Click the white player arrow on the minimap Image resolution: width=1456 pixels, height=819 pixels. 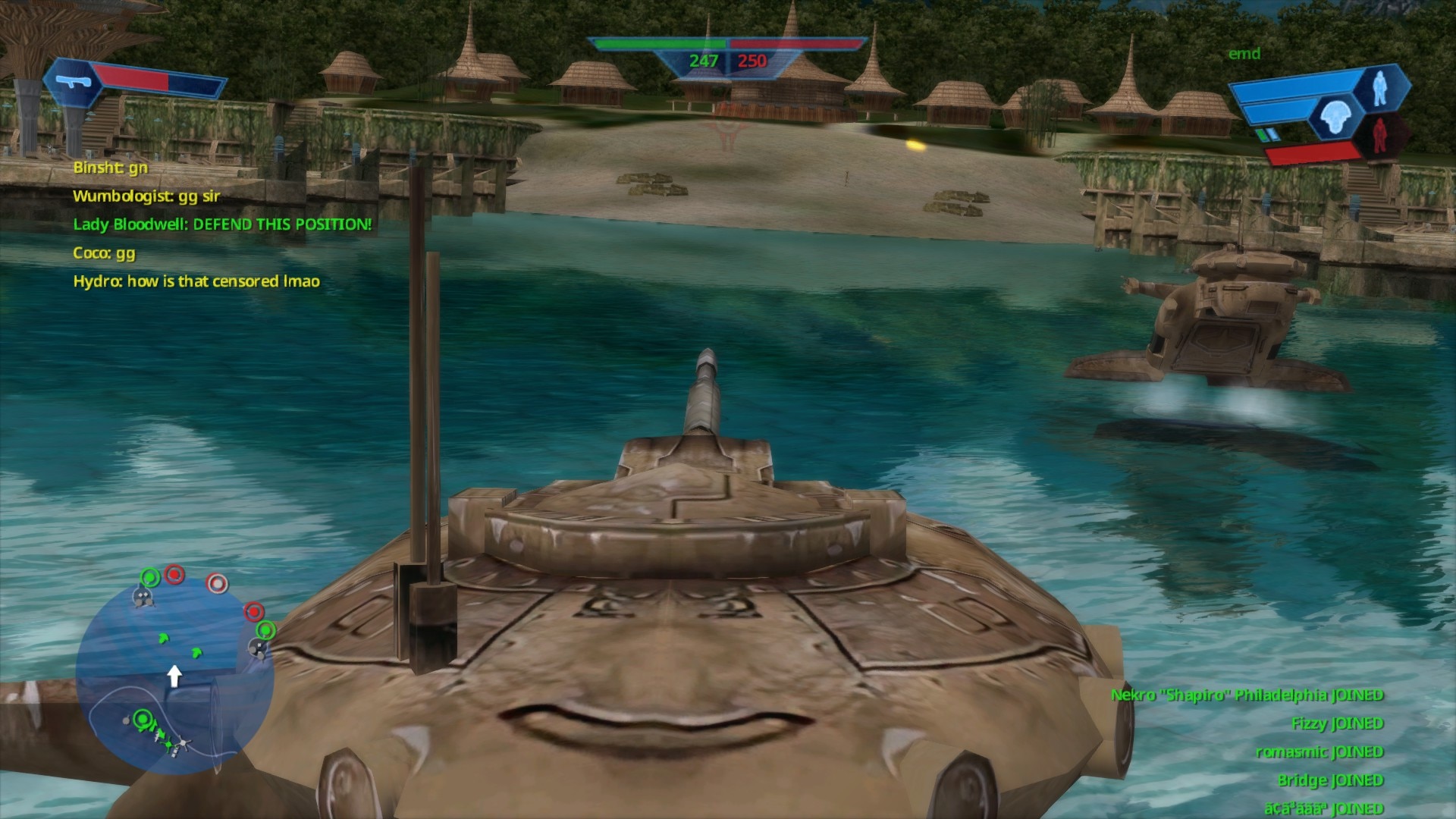[176, 676]
